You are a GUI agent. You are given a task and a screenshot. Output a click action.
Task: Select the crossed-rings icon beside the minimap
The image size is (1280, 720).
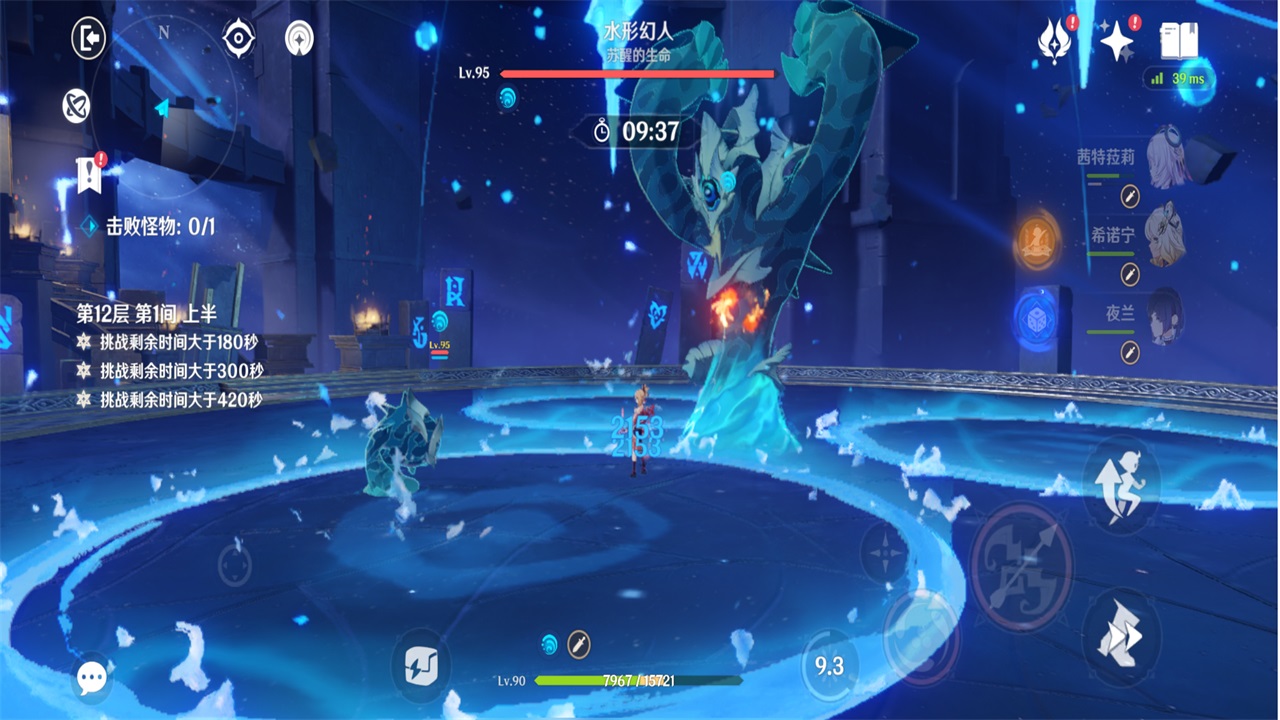76,105
